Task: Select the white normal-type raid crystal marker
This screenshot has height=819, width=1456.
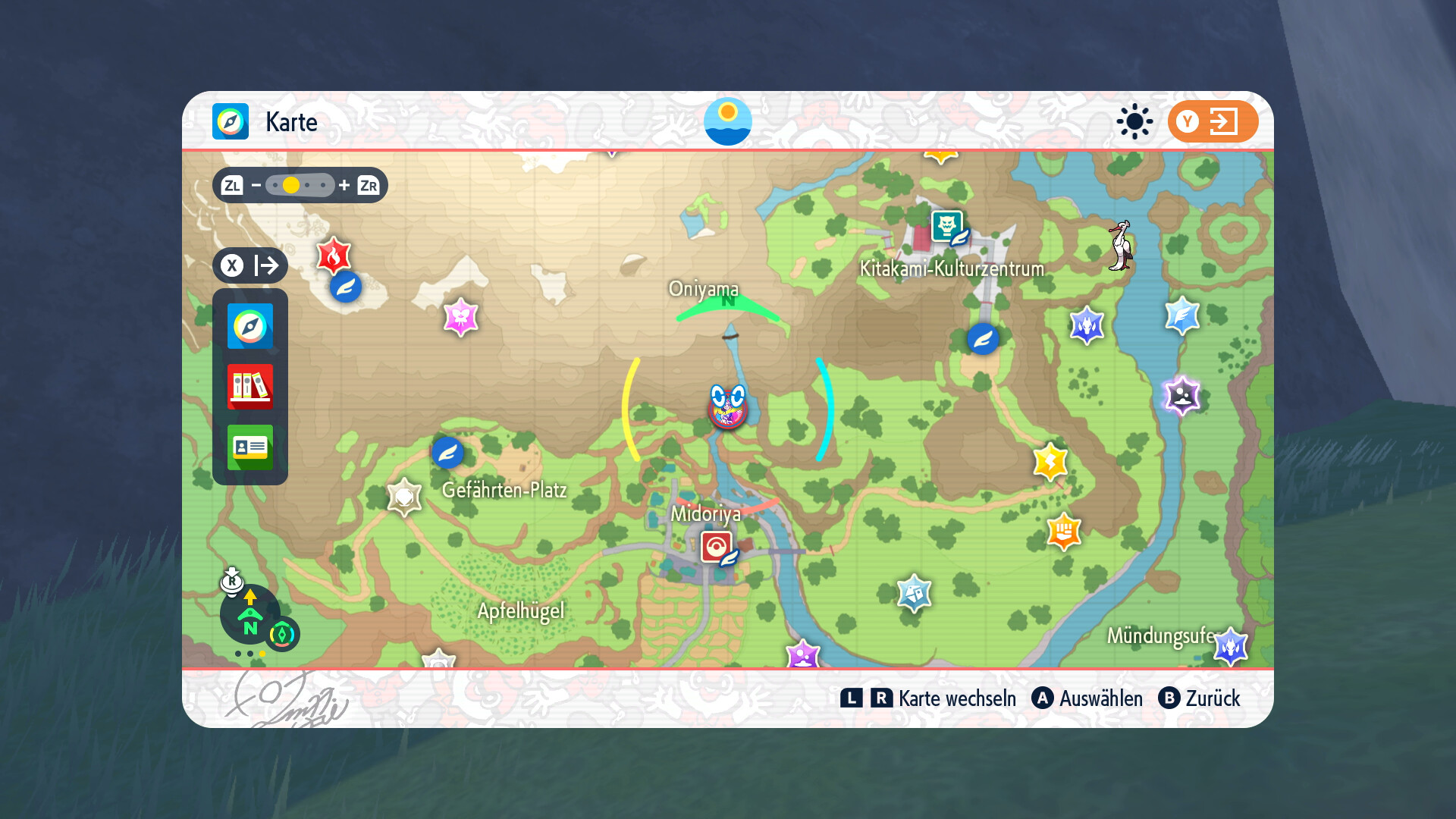Action: 404,497
